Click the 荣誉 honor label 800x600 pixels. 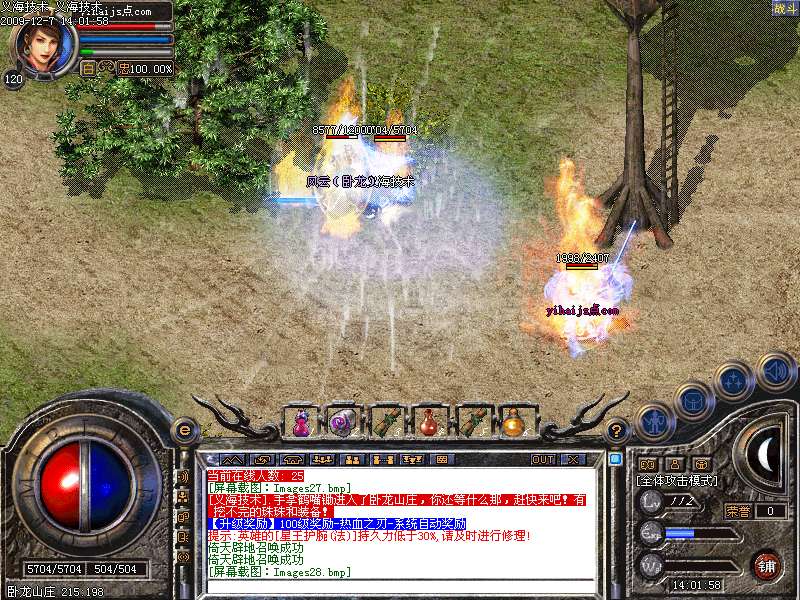(736, 510)
